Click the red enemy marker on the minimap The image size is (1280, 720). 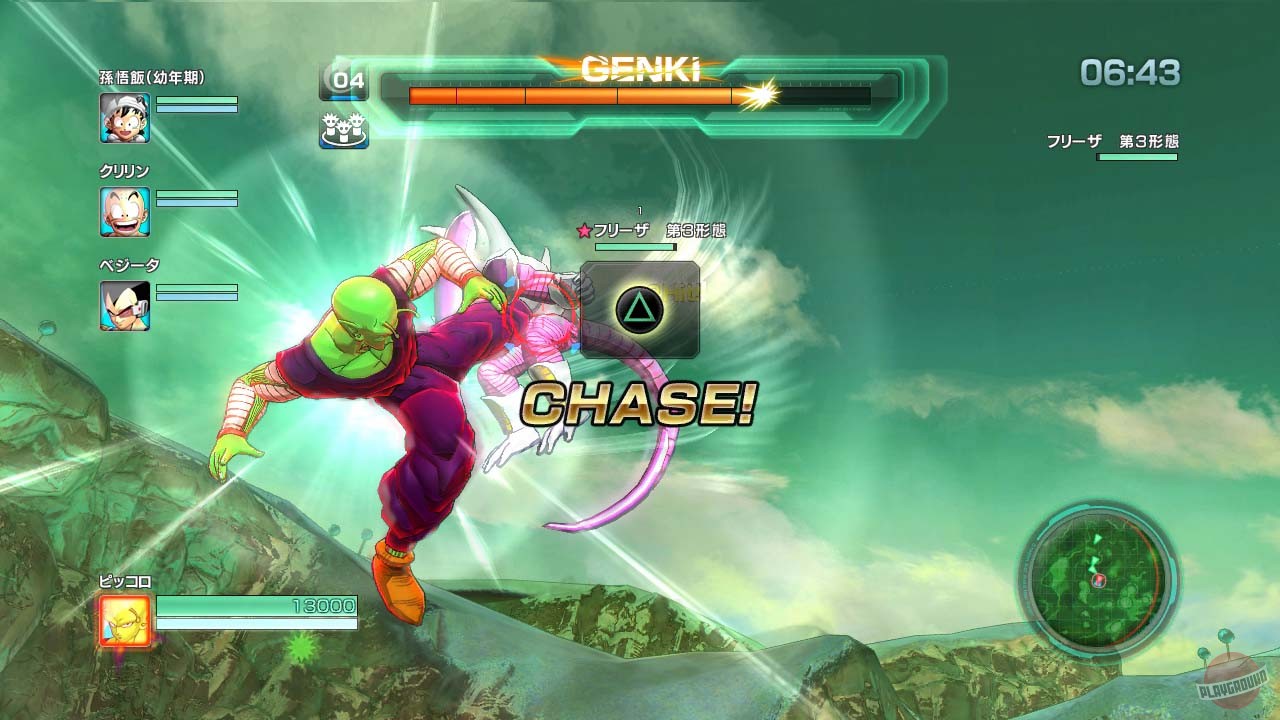[x=1098, y=581]
